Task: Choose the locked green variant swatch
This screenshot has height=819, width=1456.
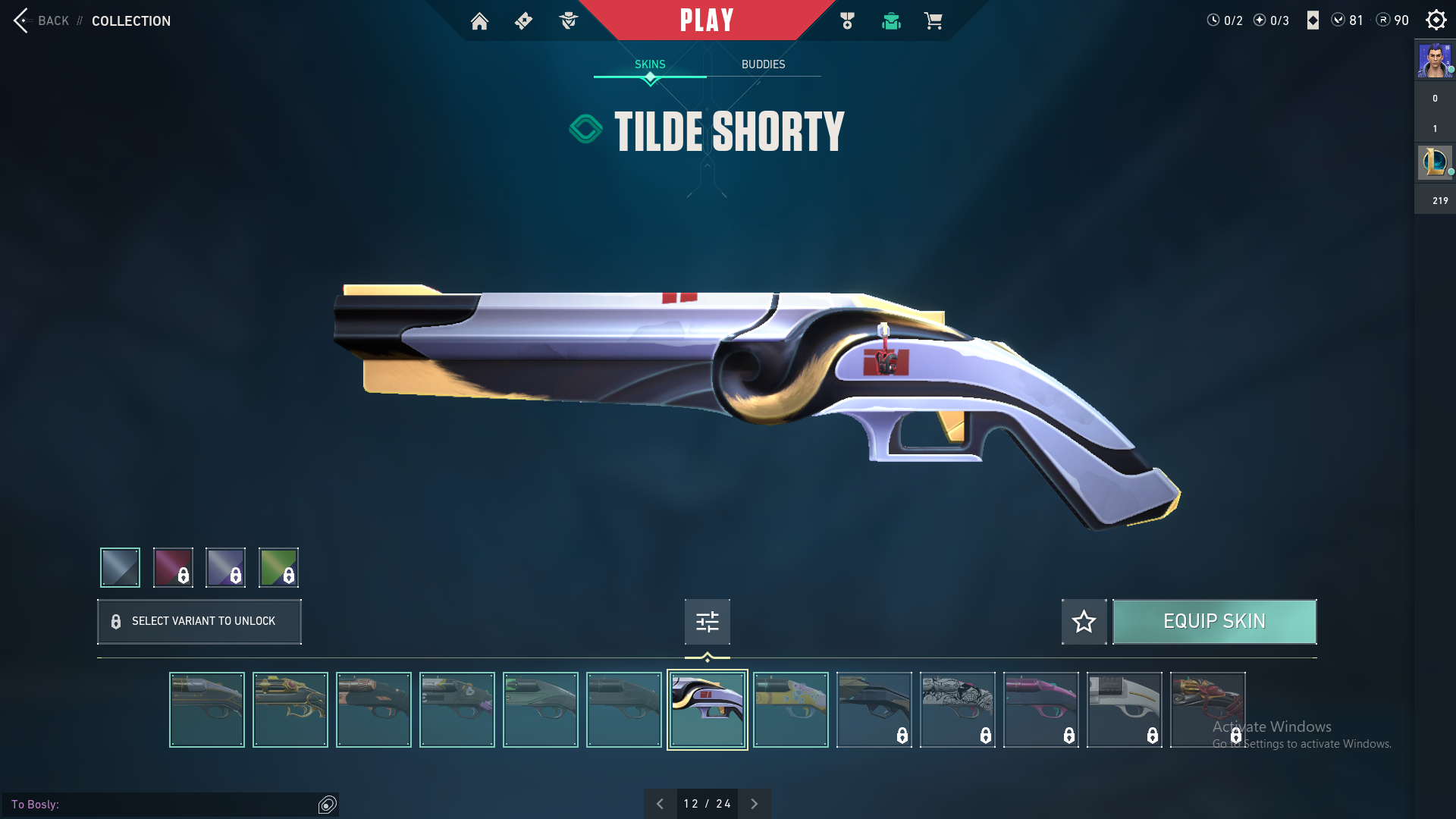Action: point(278,567)
